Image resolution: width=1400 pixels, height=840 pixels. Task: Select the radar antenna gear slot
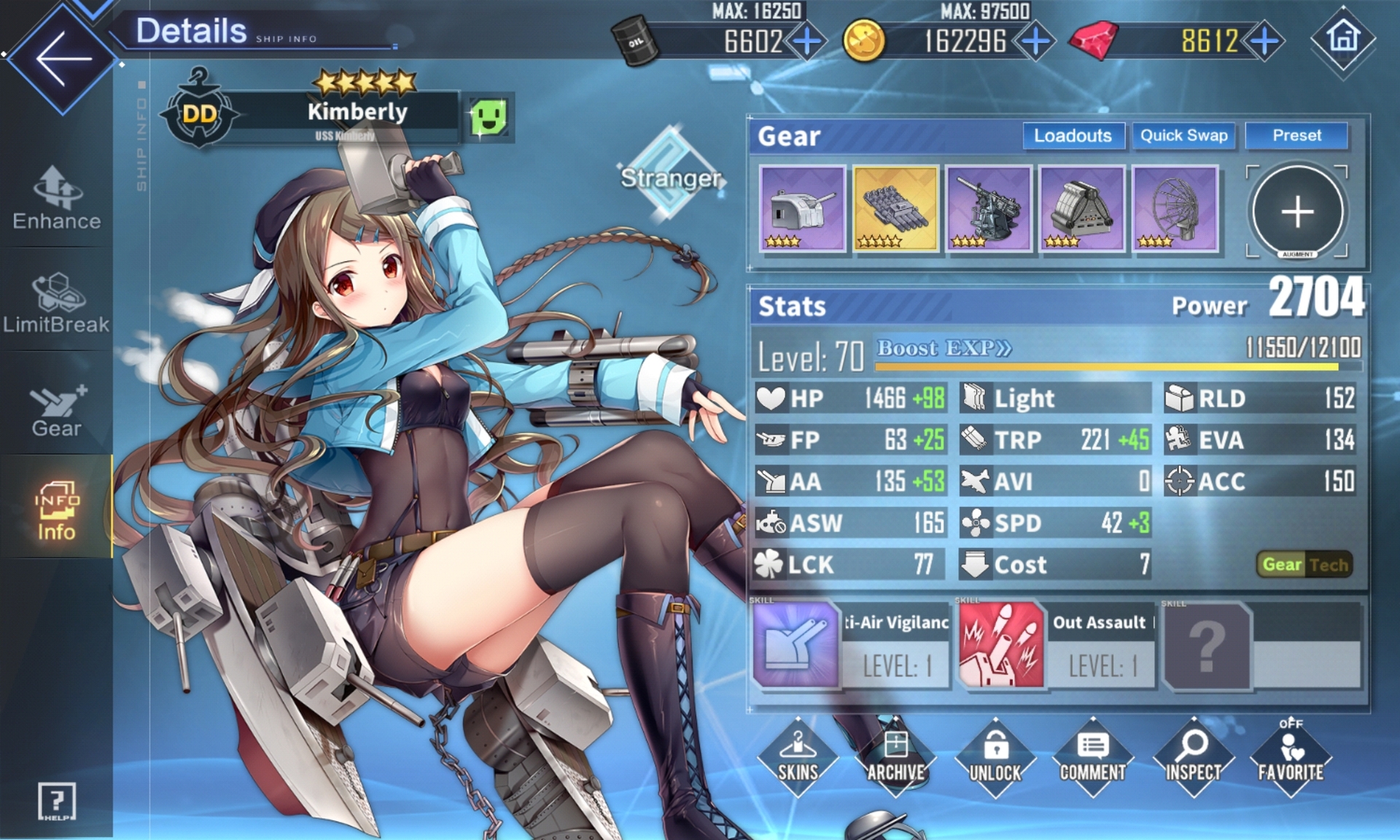point(1175,209)
